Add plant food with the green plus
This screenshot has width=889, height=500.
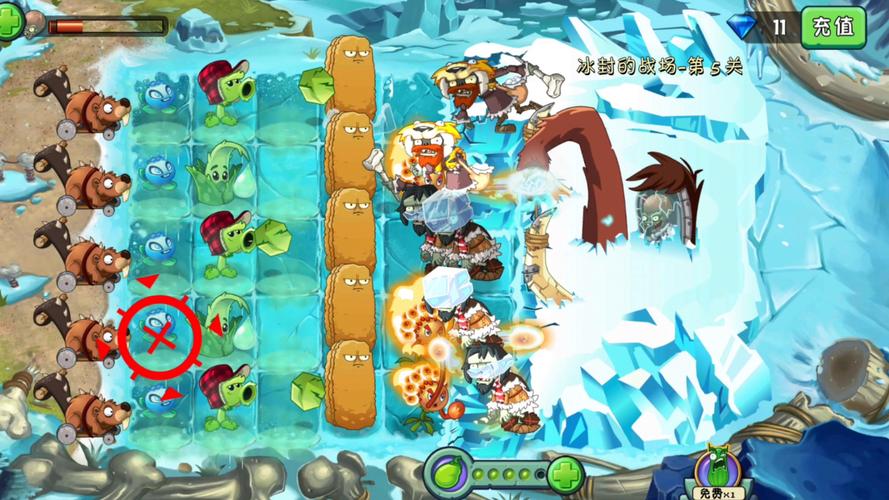click(x=566, y=471)
